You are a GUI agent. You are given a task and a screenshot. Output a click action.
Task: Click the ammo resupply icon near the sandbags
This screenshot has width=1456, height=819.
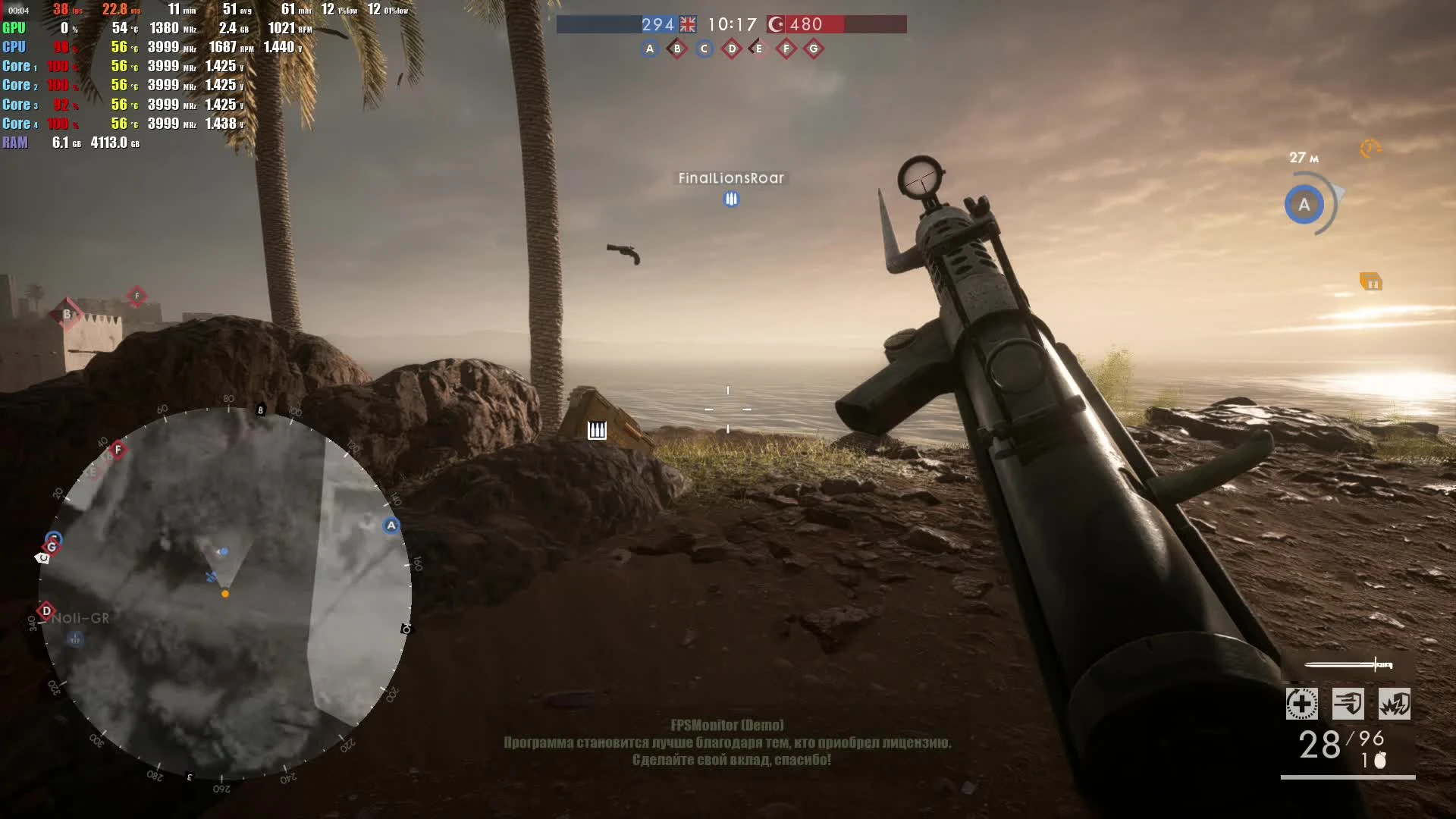(x=596, y=430)
